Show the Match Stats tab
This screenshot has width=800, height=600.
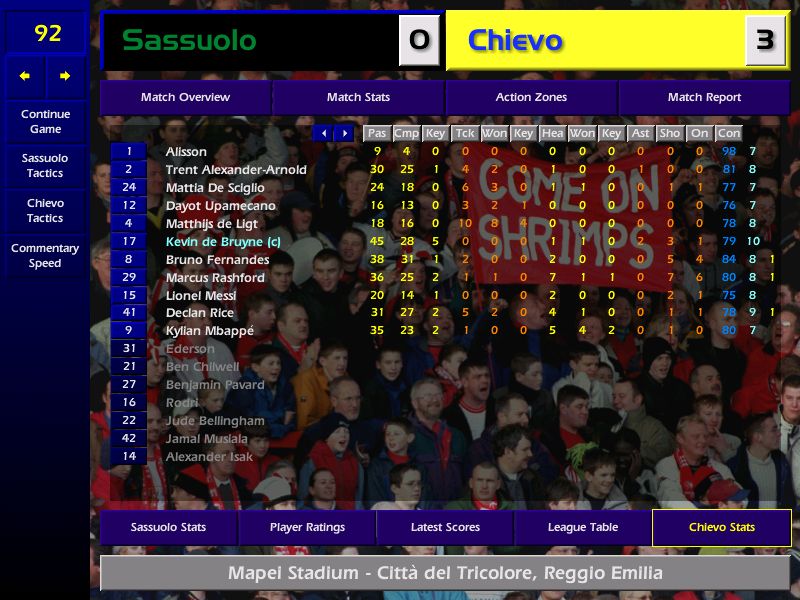[358, 97]
